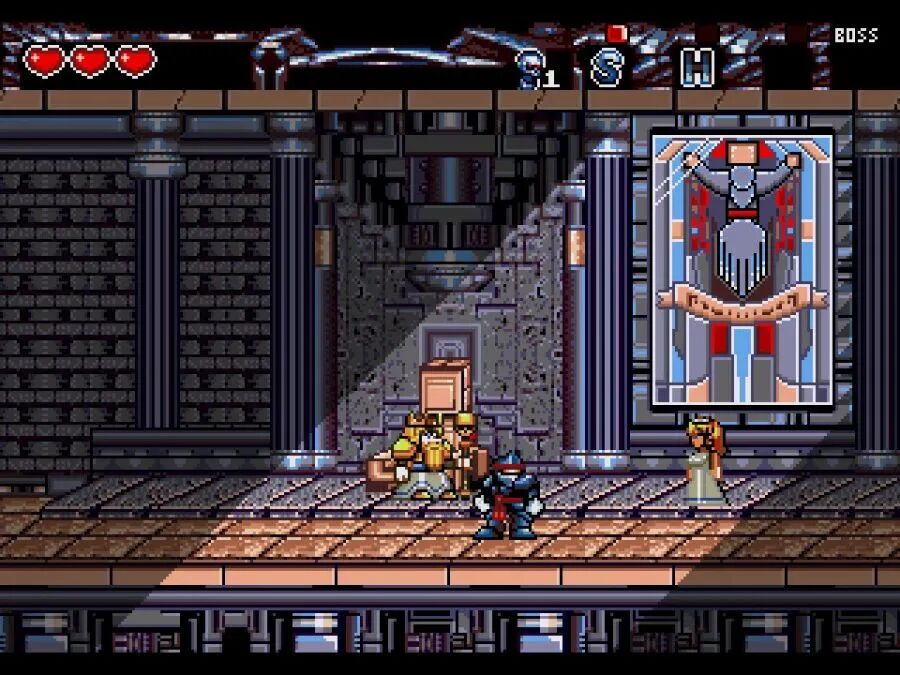Select the S weapon icon
The height and width of the screenshot is (675, 900).
(x=606, y=67)
